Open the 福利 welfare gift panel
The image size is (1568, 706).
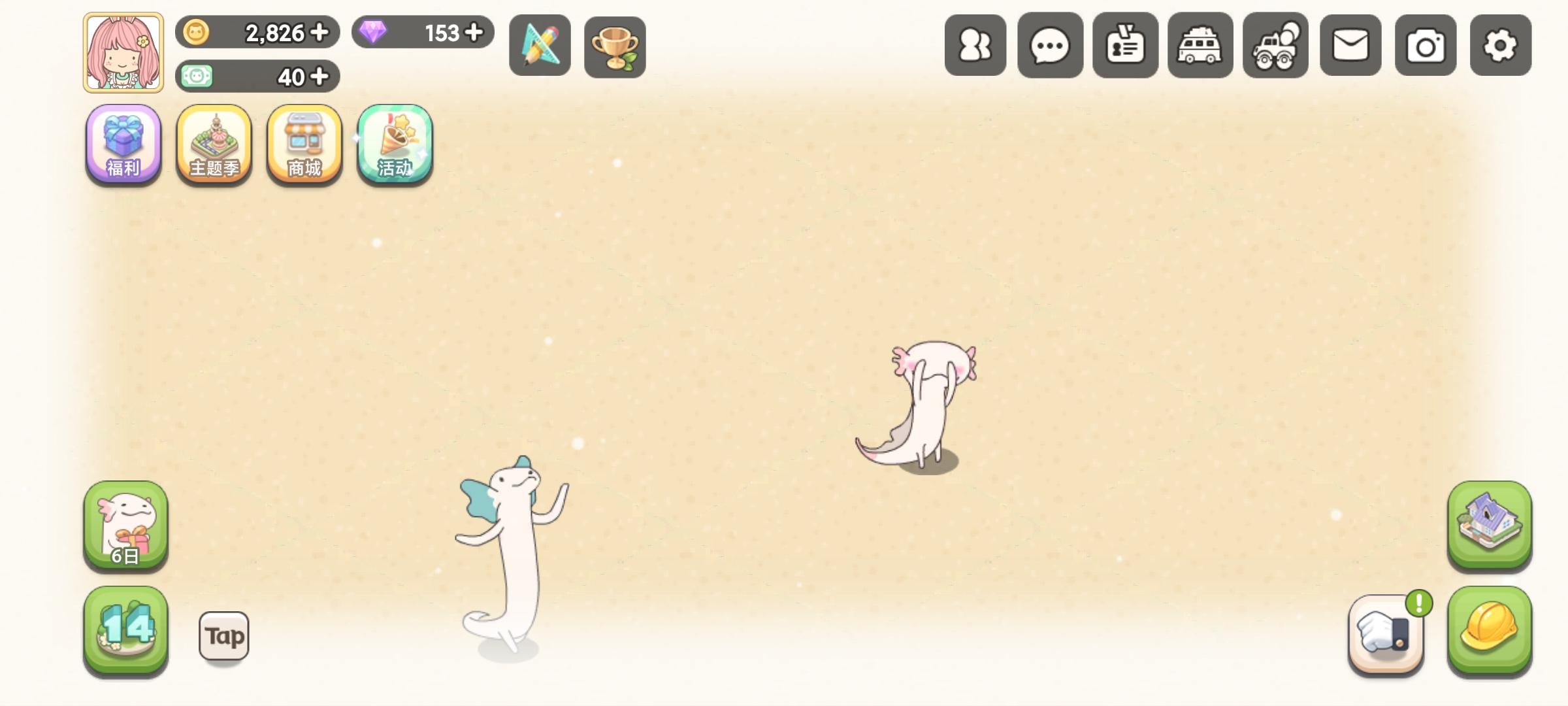pyautogui.click(x=123, y=145)
